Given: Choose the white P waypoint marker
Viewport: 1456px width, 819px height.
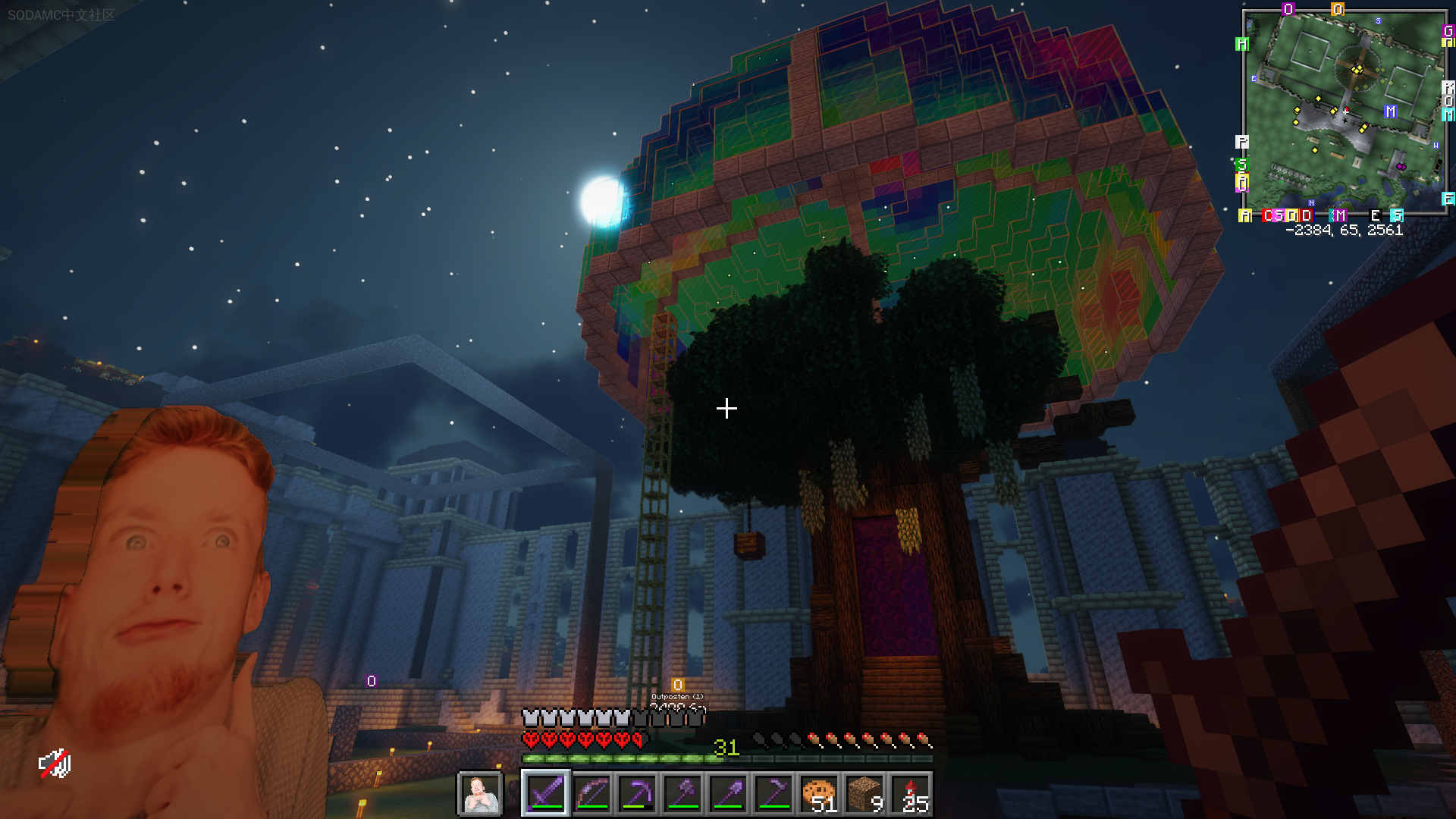Looking at the screenshot, I should pyautogui.click(x=1241, y=142).
